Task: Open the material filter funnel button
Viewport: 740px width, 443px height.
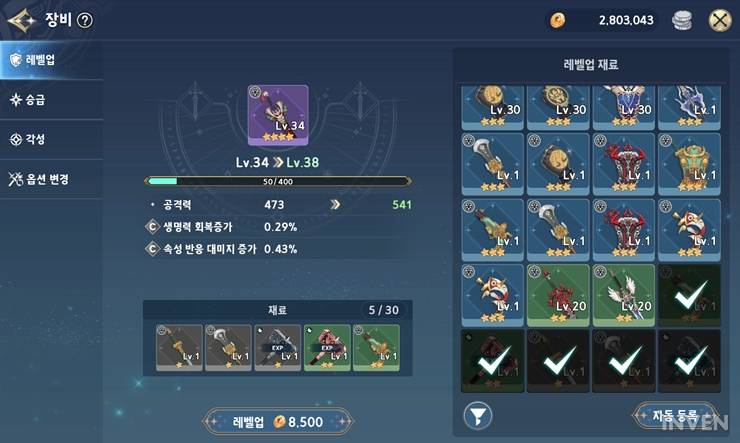Action: (478, 414)
